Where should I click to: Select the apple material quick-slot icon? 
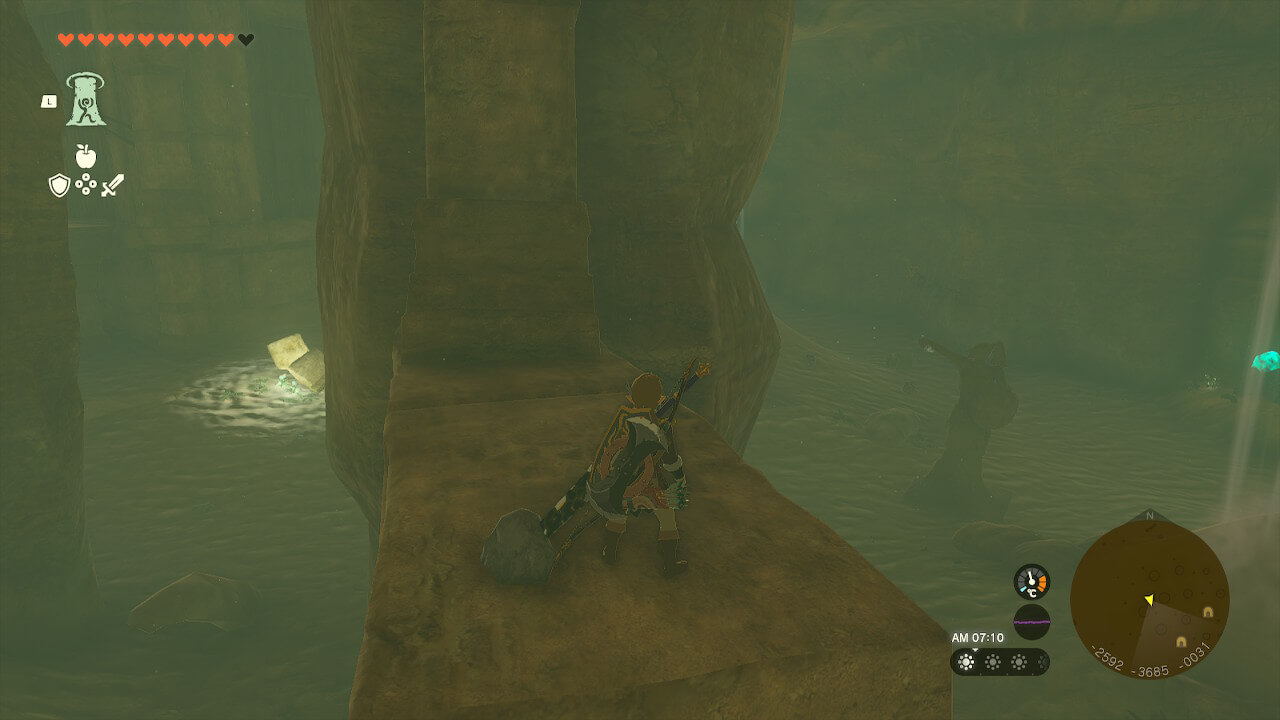click(85, 156)
